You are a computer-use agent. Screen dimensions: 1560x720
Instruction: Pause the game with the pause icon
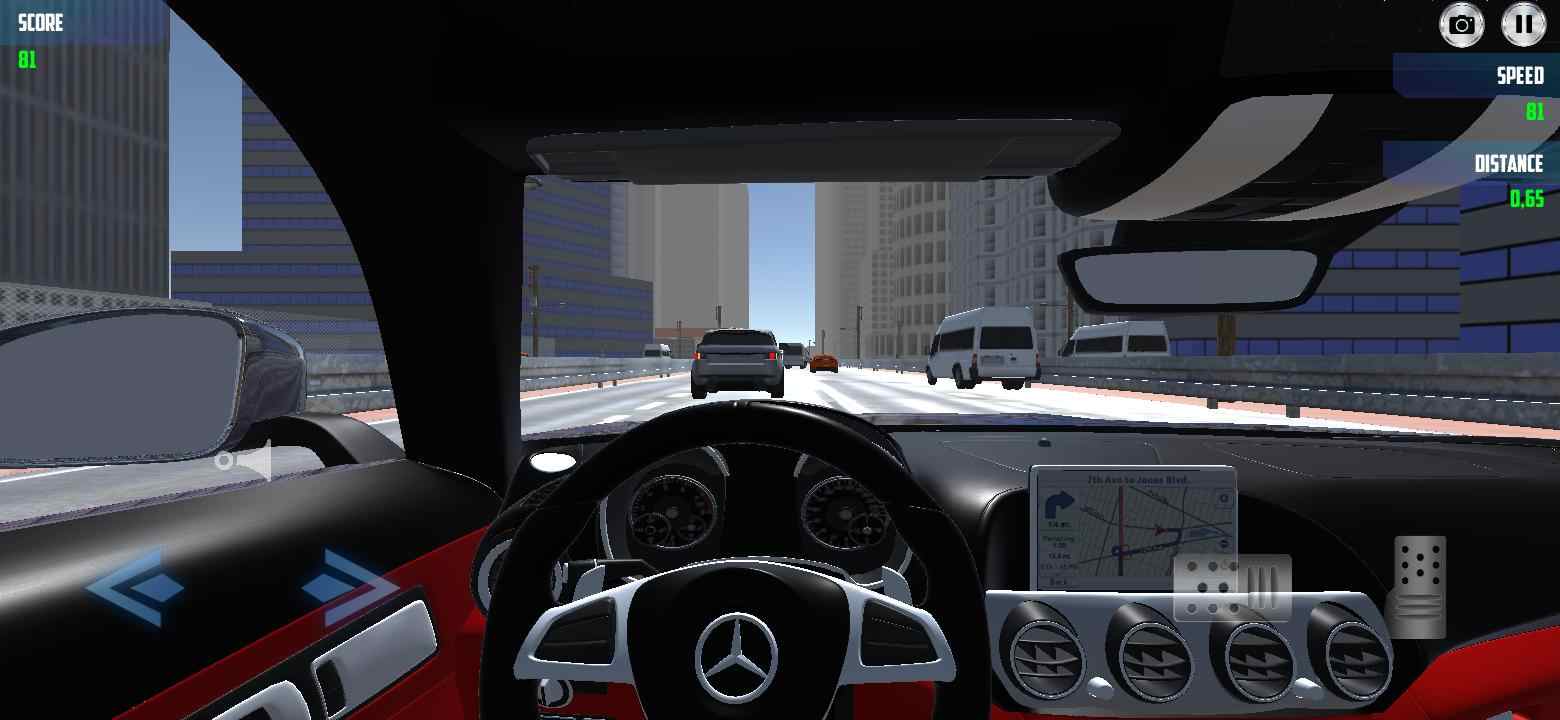[x=1522, y=24]
